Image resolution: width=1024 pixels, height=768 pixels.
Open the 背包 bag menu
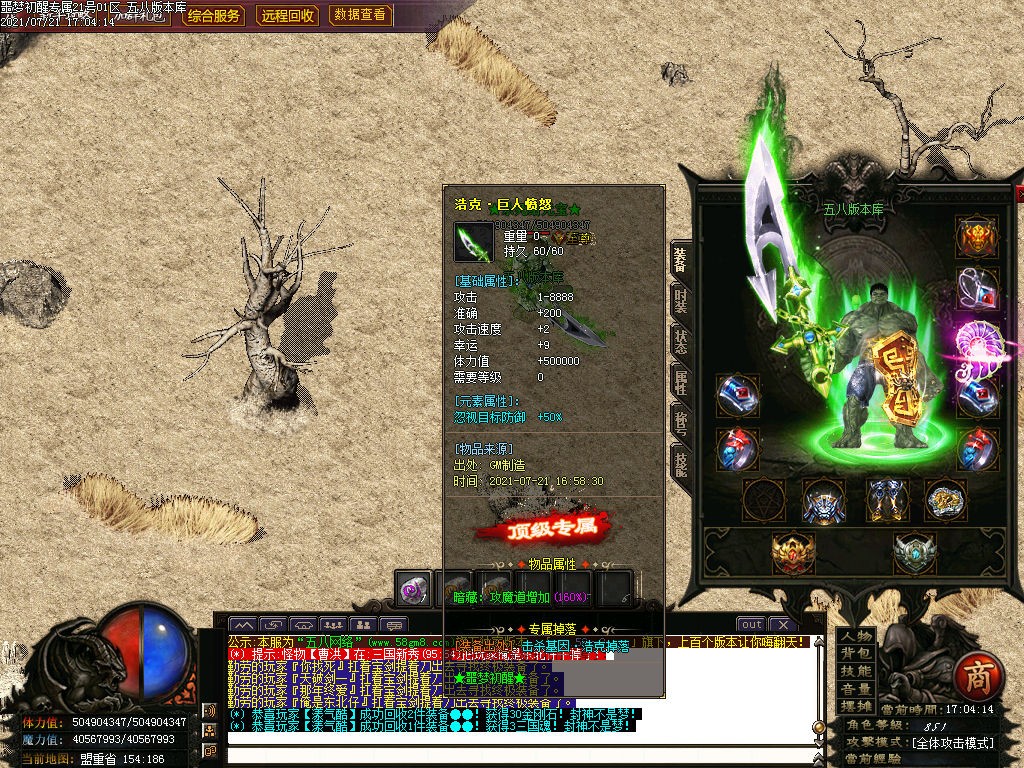click(855, 654)
